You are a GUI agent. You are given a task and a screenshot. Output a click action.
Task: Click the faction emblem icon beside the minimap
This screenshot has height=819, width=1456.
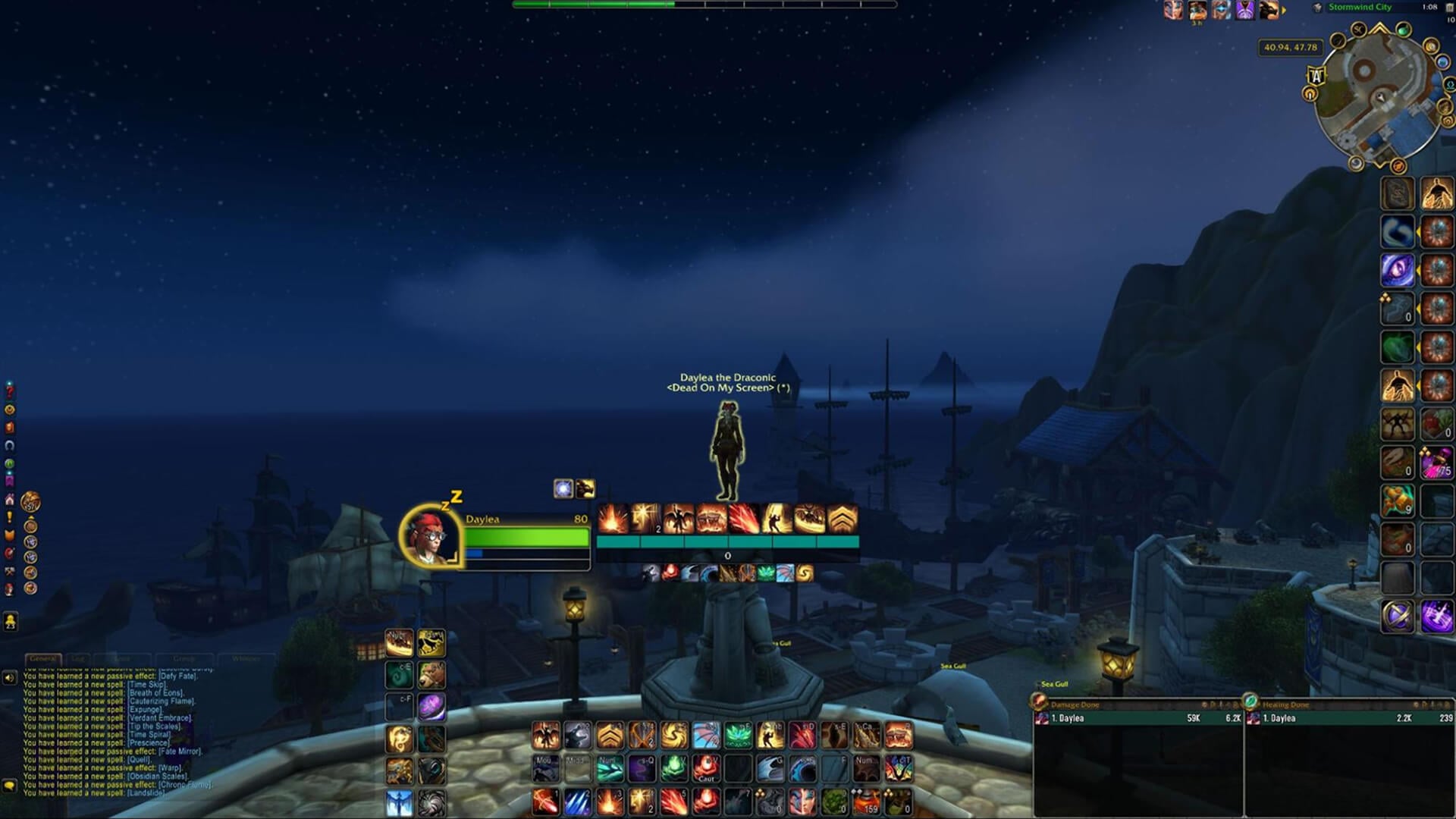pos(1317,7)
